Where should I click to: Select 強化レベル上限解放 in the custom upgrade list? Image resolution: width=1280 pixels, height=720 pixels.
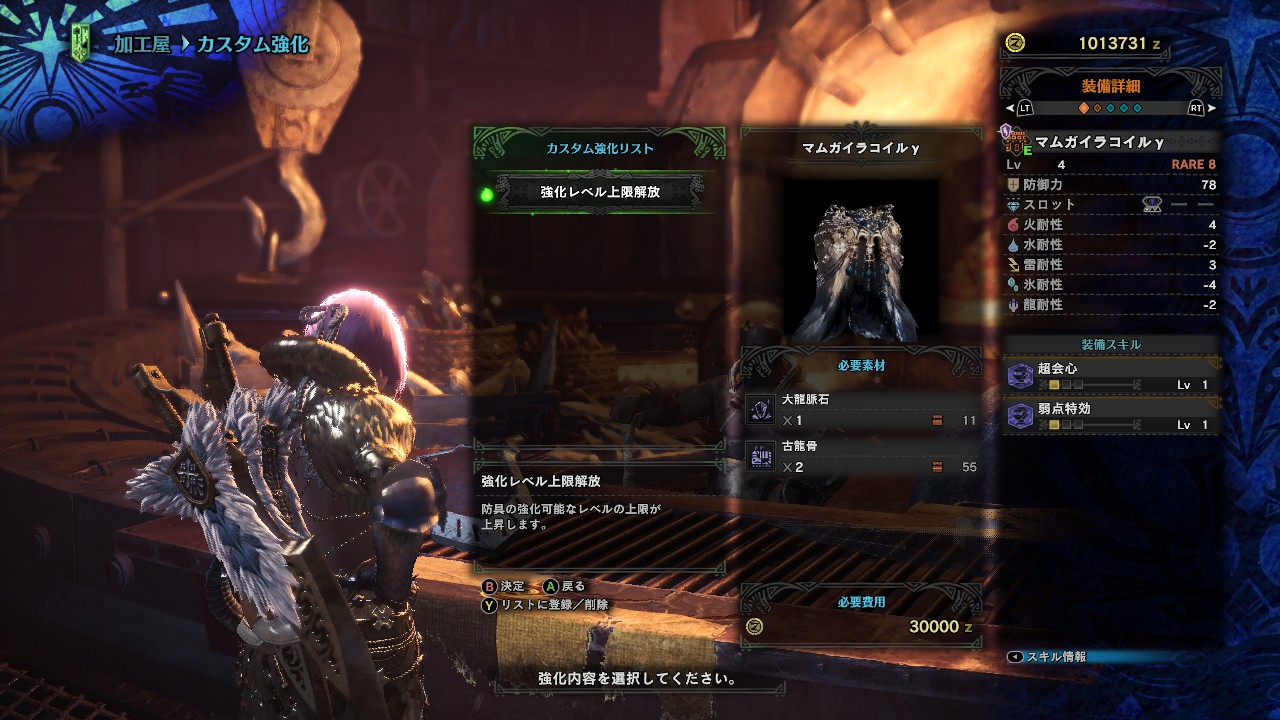598,192
